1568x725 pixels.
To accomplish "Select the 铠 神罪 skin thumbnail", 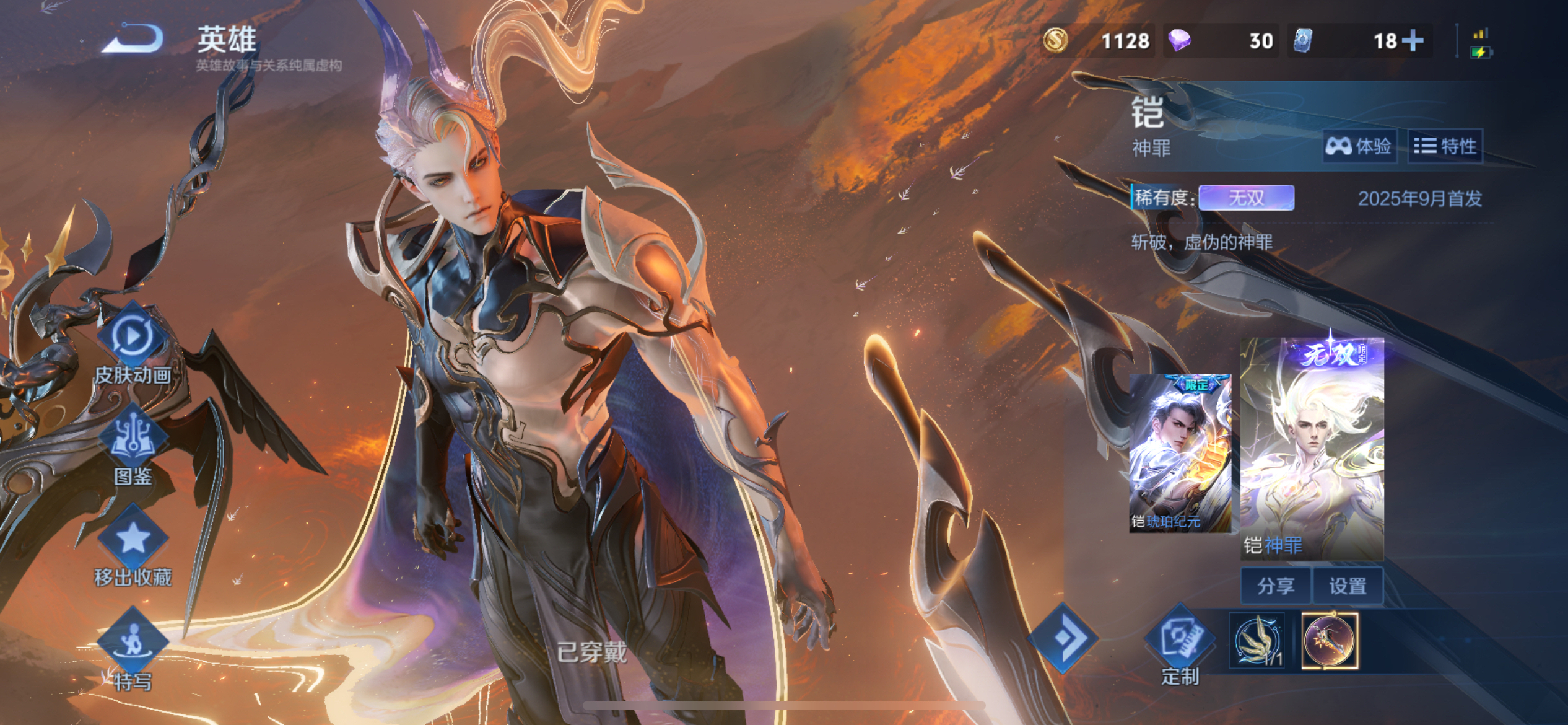I will click(x=1312, y=449).
